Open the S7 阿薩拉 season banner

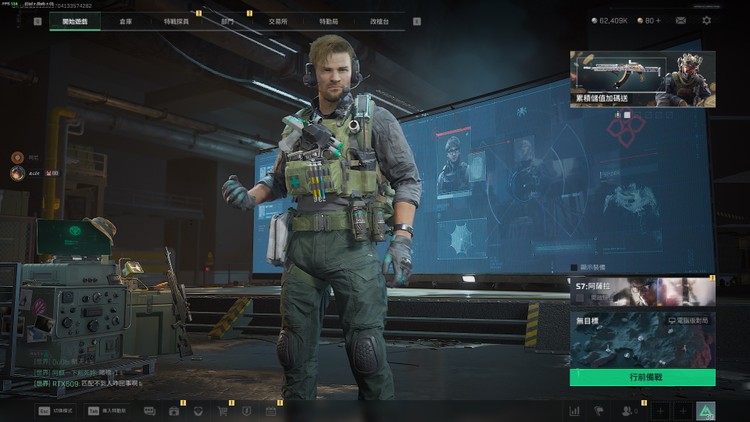coord(642,291)
